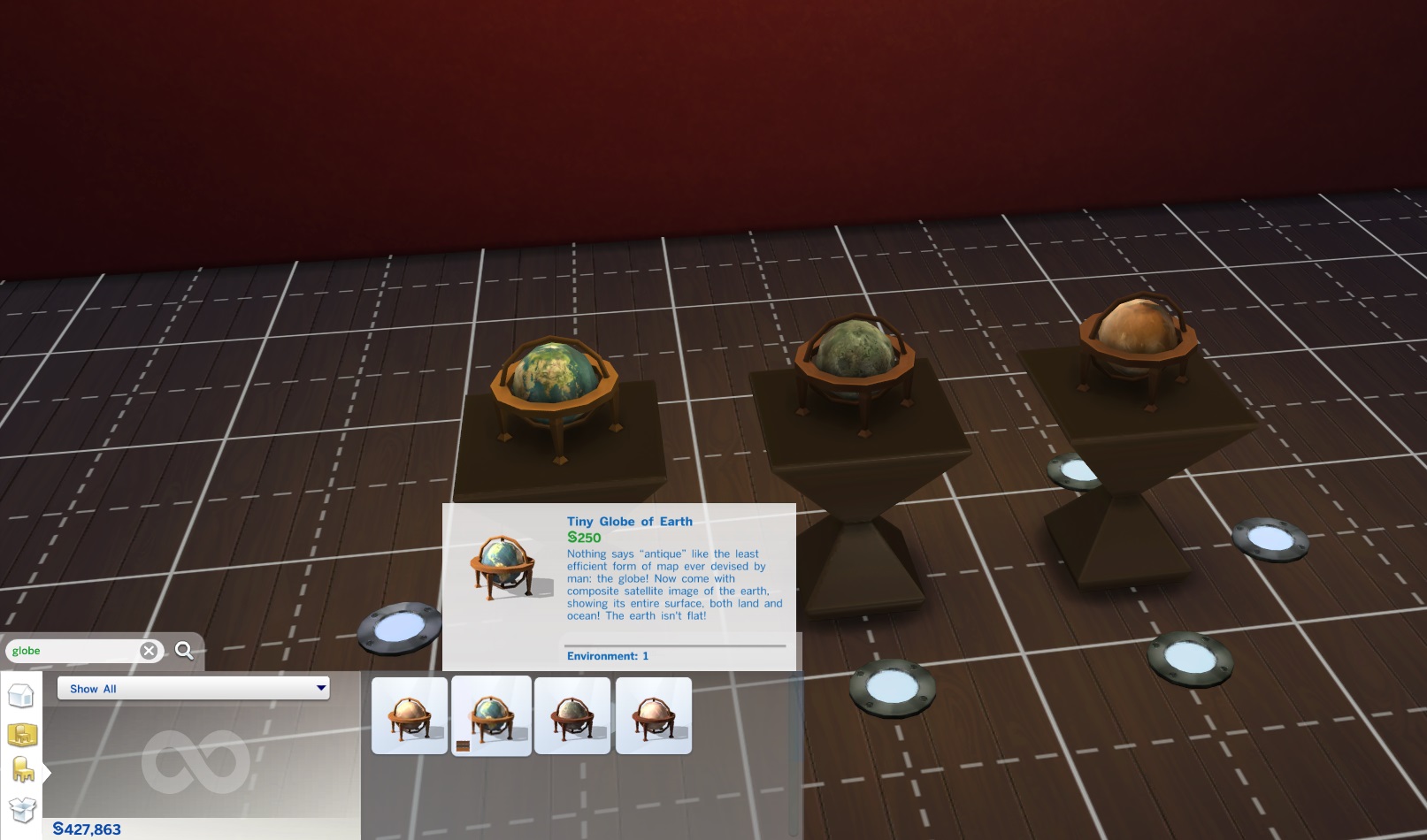Select the third grayish globe variant

point(573,713)
